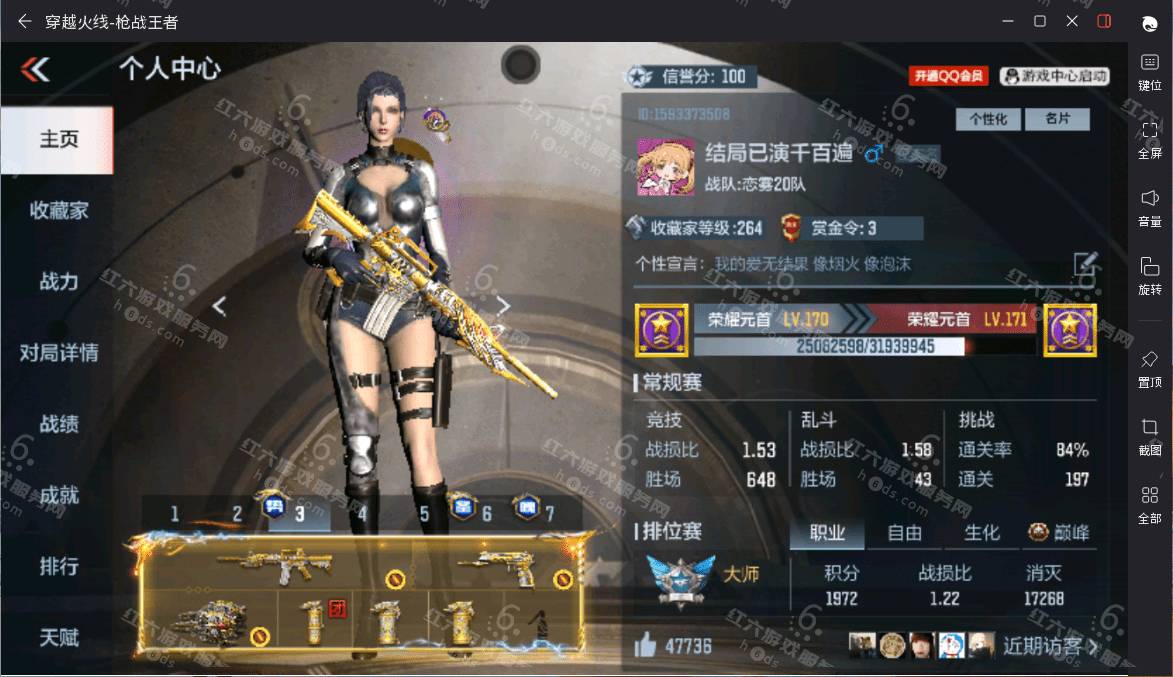Click the 名片 name card button
The height and width of the screenshot is (677, 1173).
point(1057,119)
